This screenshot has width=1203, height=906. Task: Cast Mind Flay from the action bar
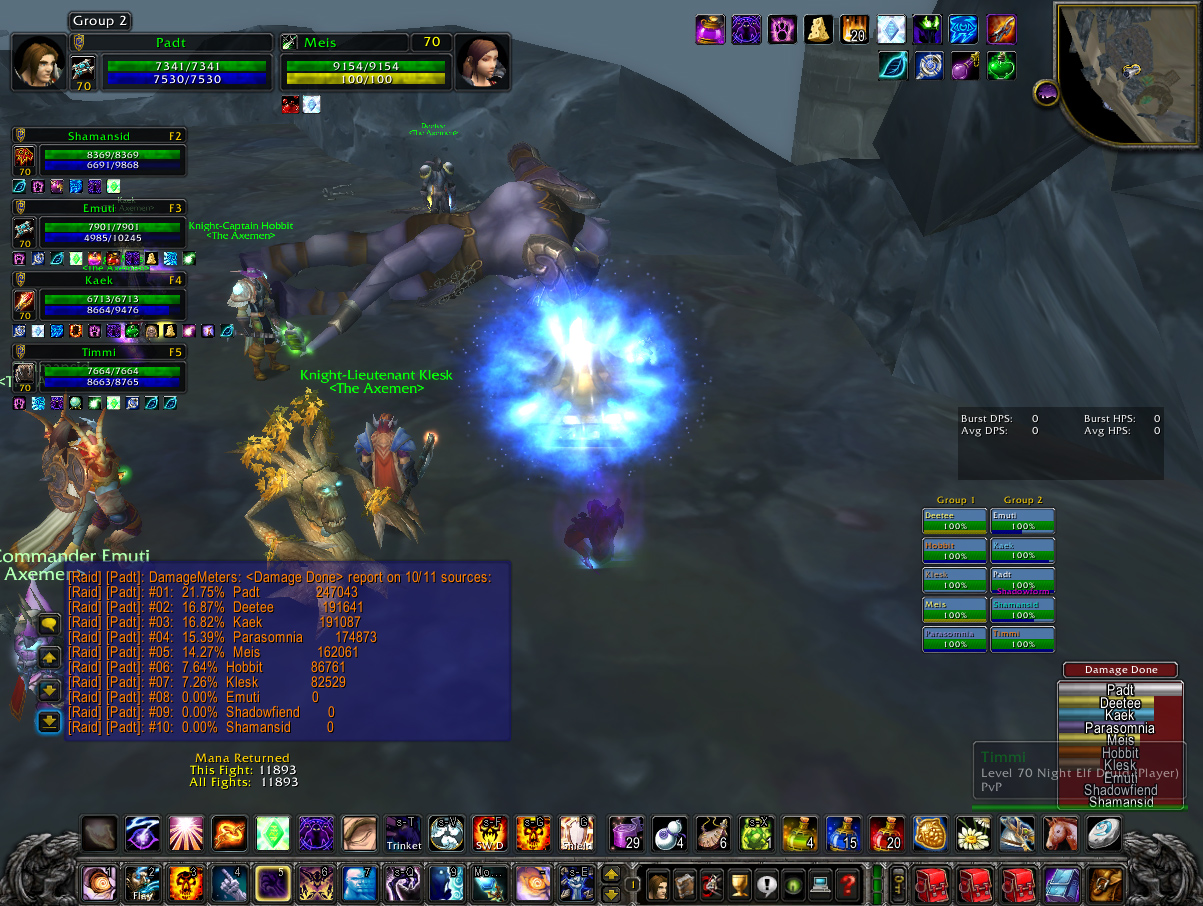point(141,884)
